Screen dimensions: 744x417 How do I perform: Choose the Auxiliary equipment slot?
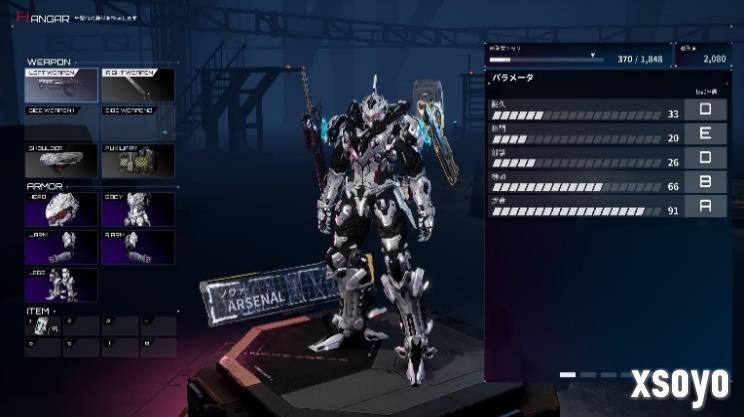[138, 160]
